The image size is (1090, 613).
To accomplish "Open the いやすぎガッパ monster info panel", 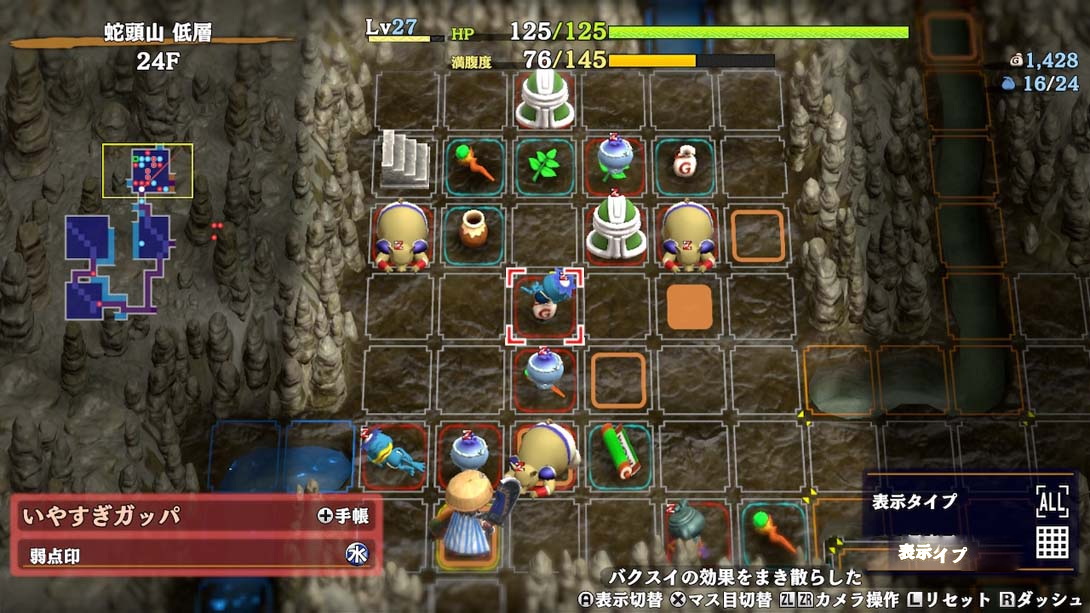I will pos(196,516).
